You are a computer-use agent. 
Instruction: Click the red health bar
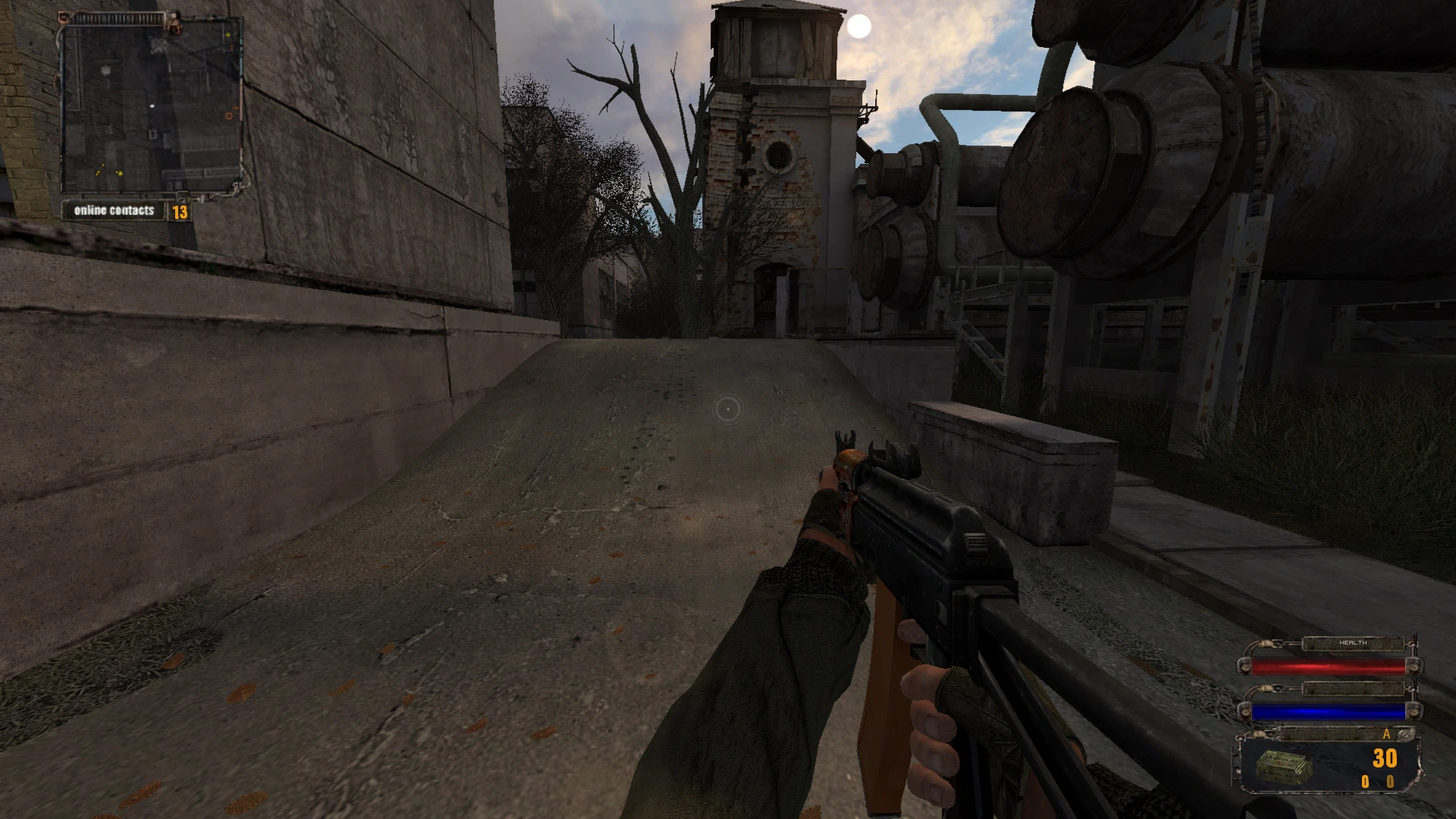[1329, 667]
